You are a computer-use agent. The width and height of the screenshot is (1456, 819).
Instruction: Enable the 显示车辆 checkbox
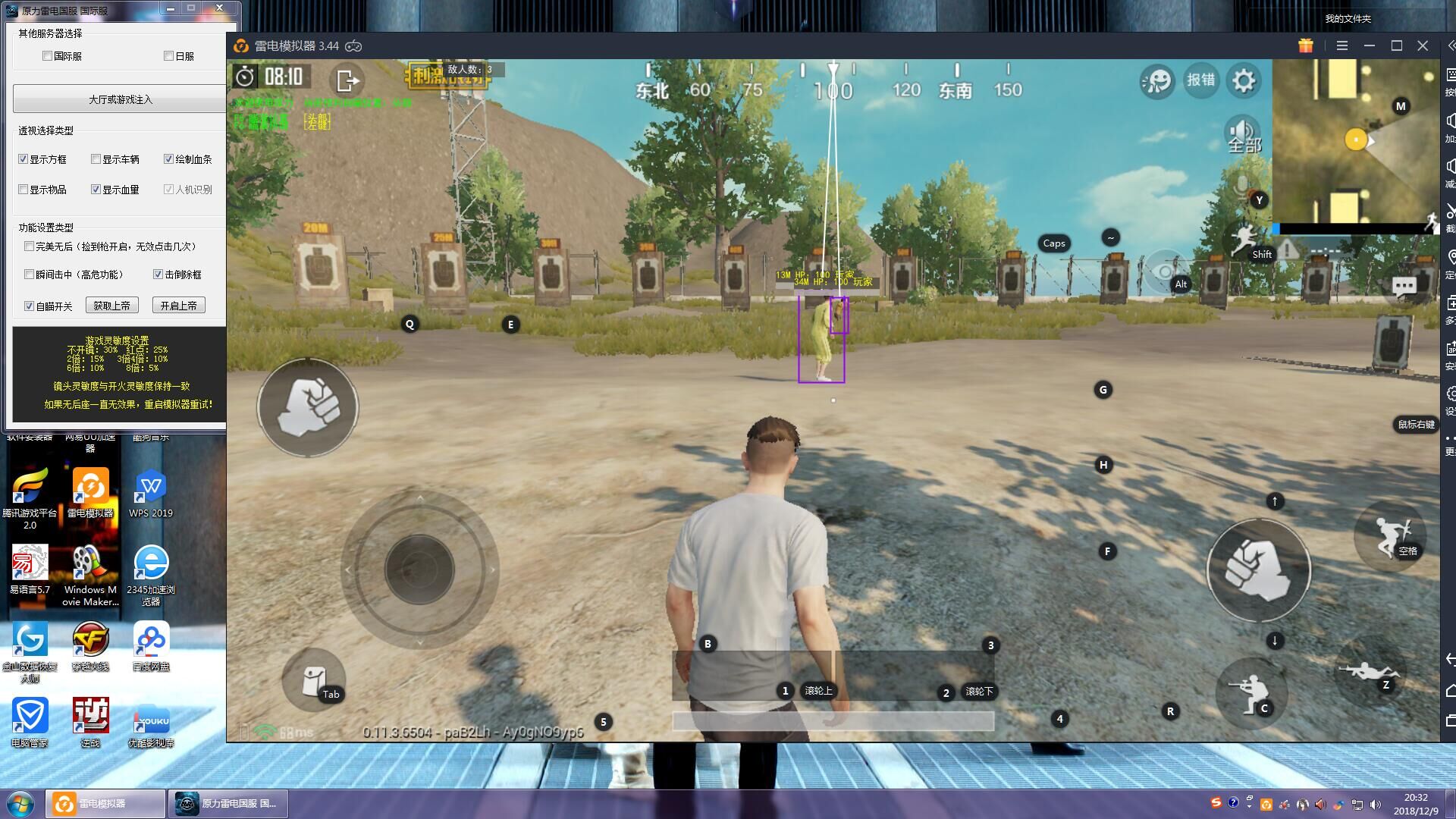(96, 159)
